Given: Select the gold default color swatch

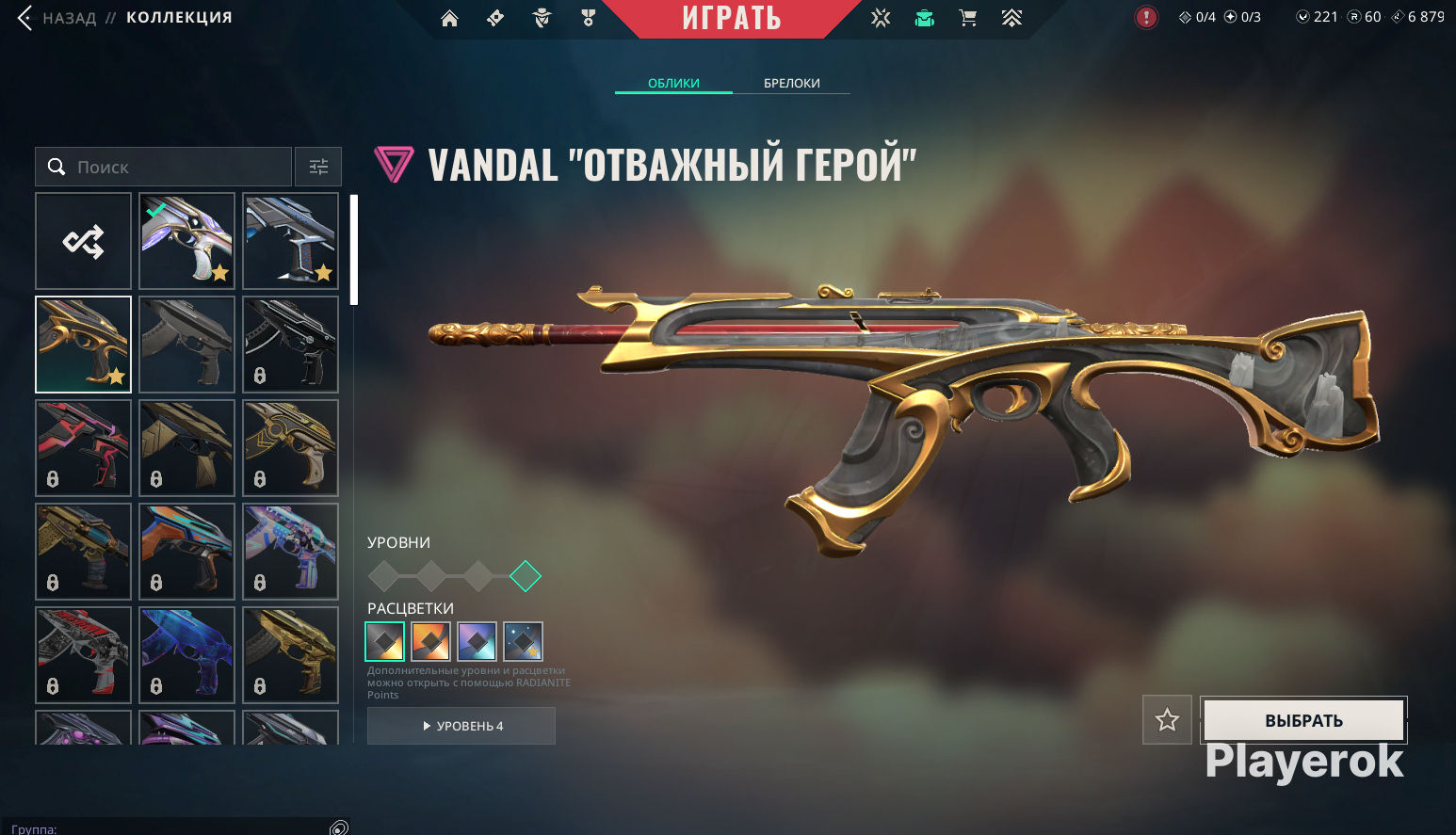Looking at the screenshot, I should click(x=384, y=642).
